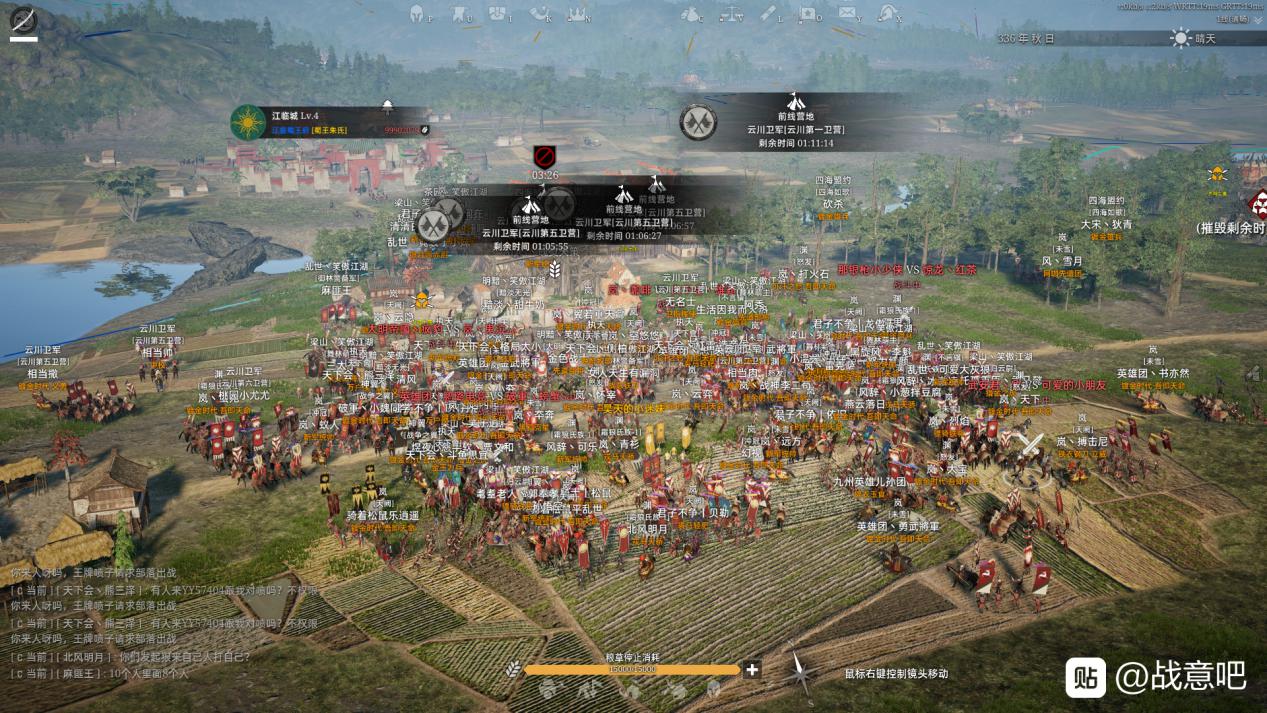The width and height of the screenshot is (1267, 713).
Task: Open the flag with star icon
Action: 808,13
